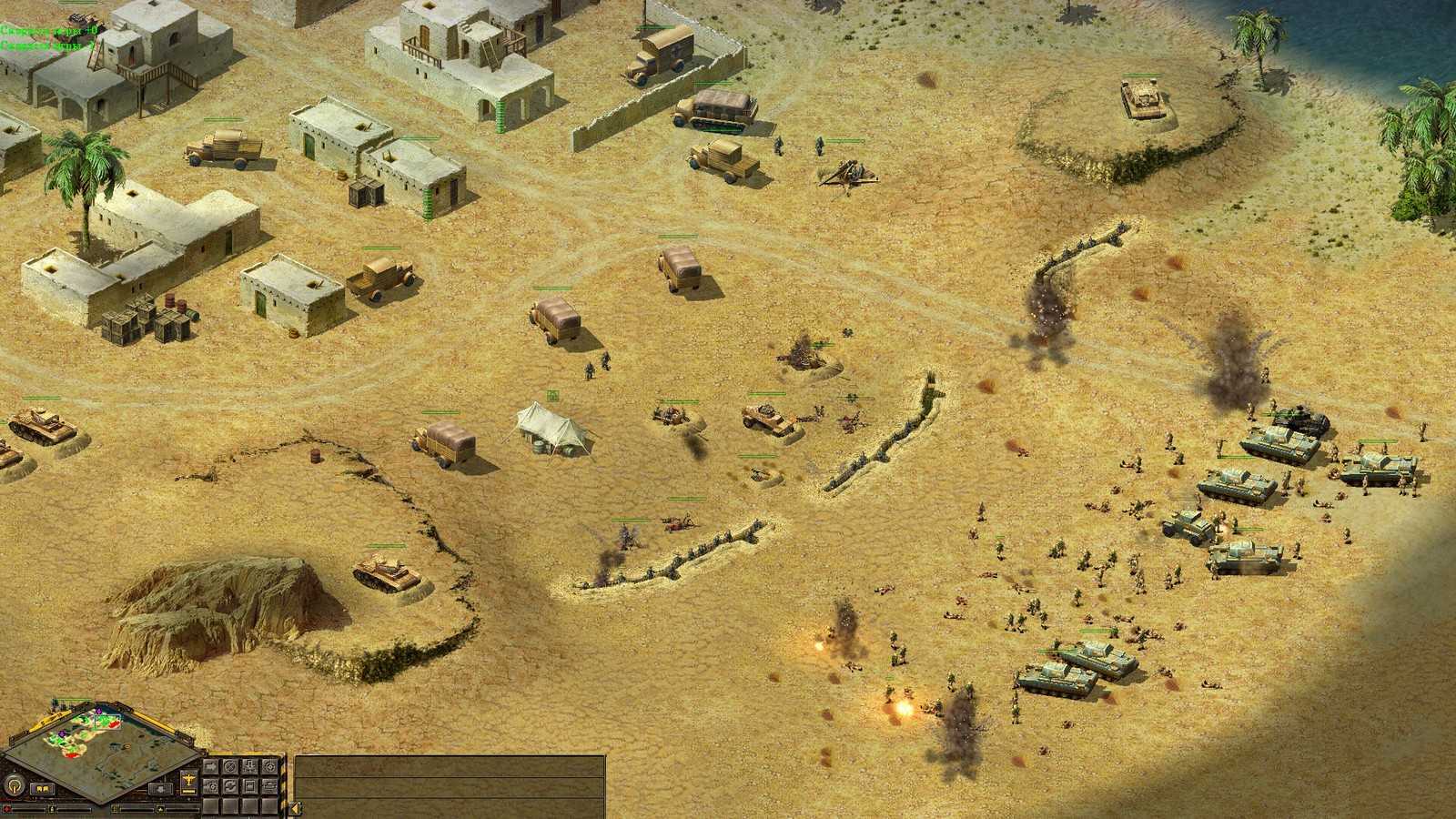
Task: Select the tank icon command button
Action: click(x=269, y=786)
